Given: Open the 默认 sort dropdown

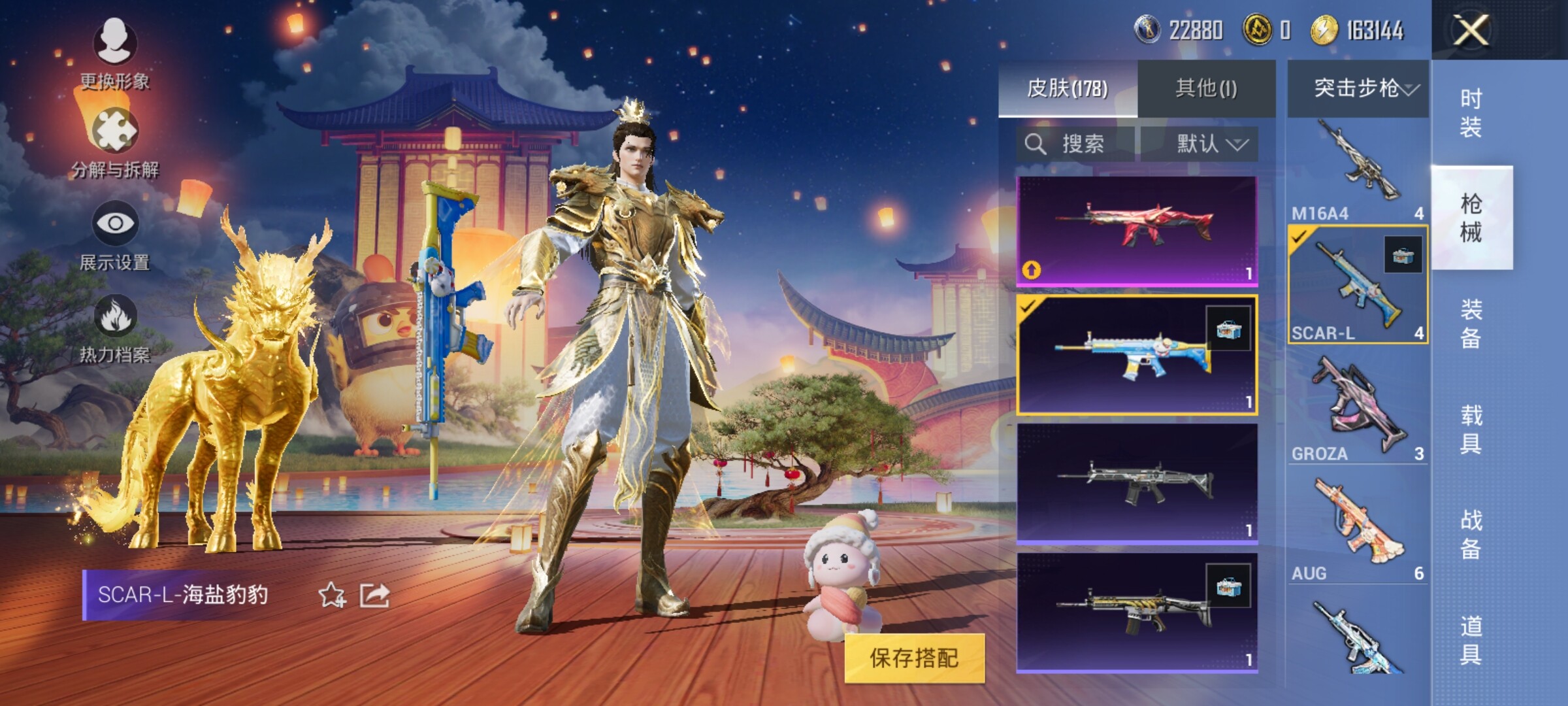Looking at the screenshot, I should 1200,144.
